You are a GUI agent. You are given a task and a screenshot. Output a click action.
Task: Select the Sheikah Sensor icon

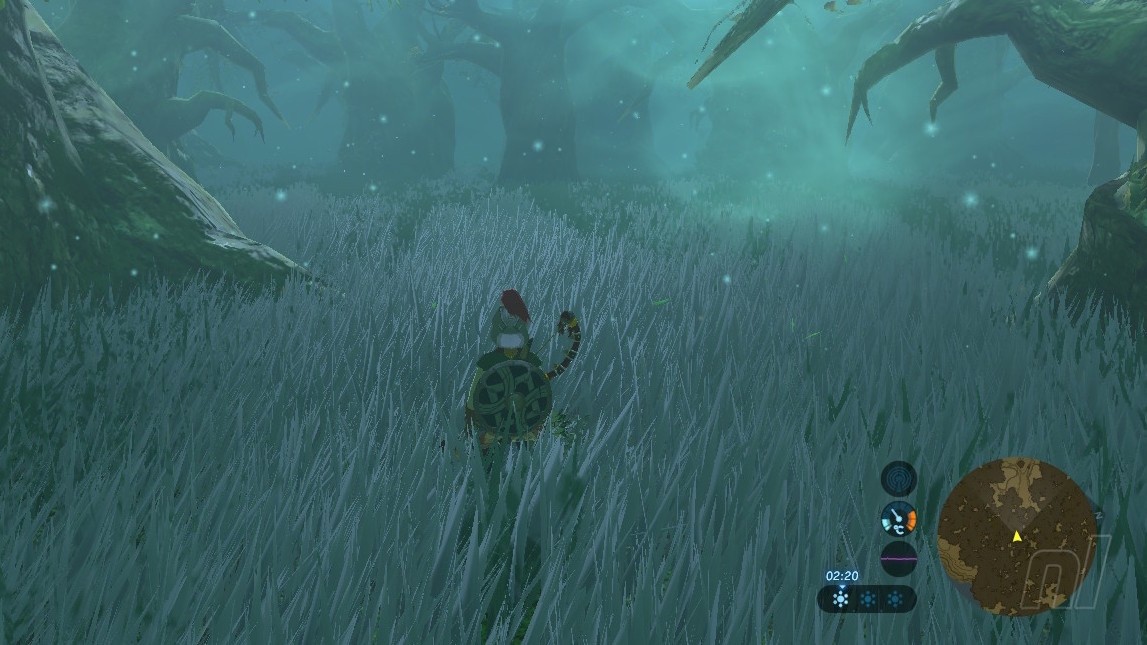898,478
